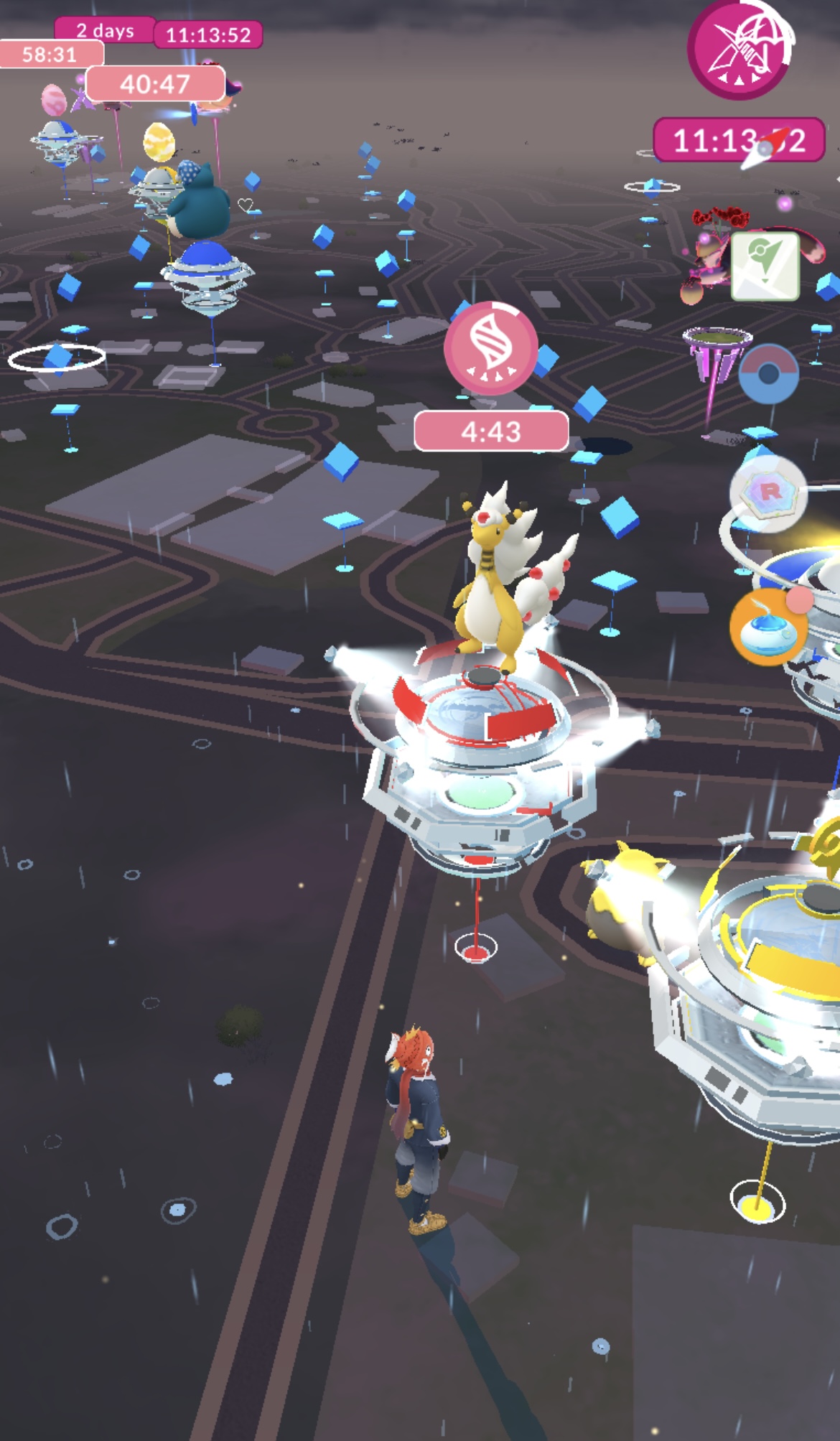Open the Routes map card icon
The height and width of the screenshot is (1441, 840).
(x=765, y=265)
